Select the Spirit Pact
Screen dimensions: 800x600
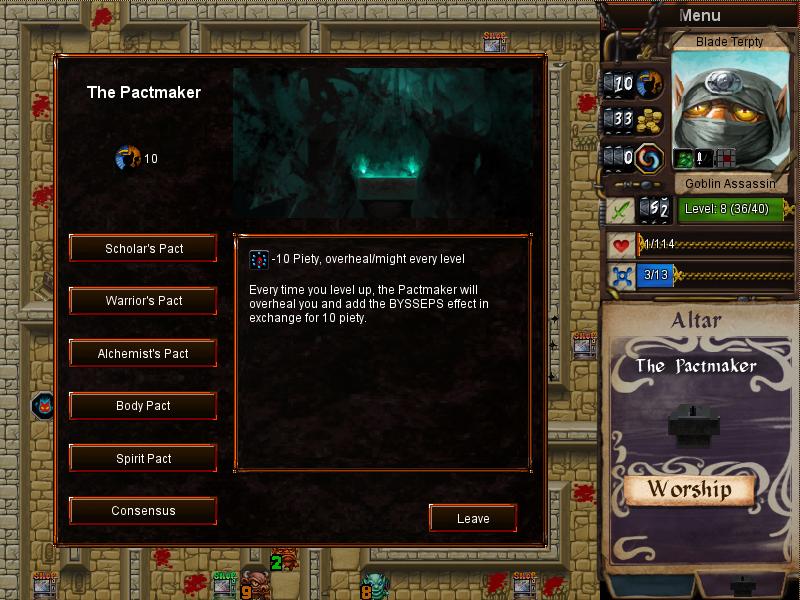click(x=144, y=459)
